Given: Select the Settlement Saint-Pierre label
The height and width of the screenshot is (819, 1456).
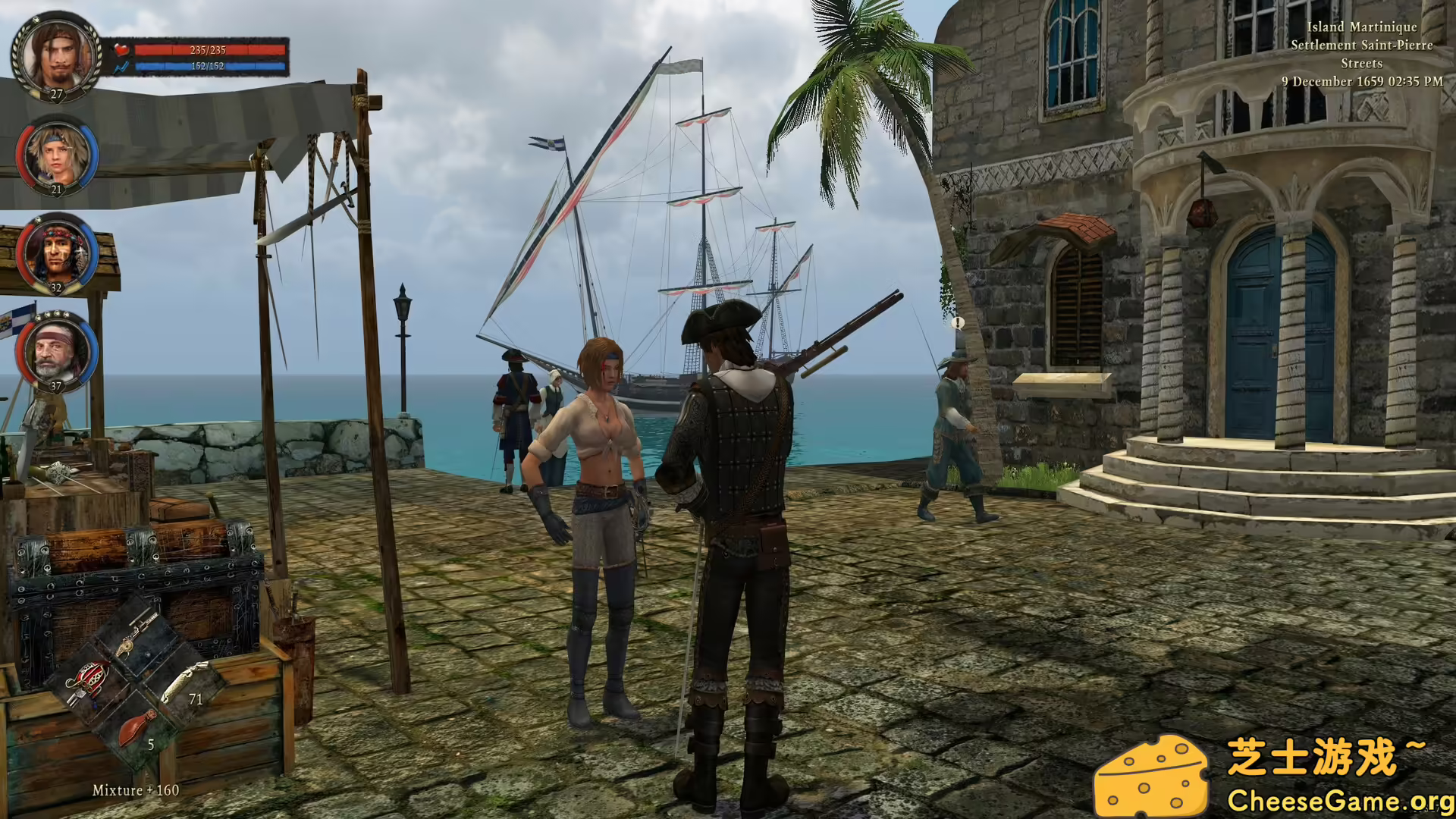Looking at the screenshot, I should pos(1360,45).
